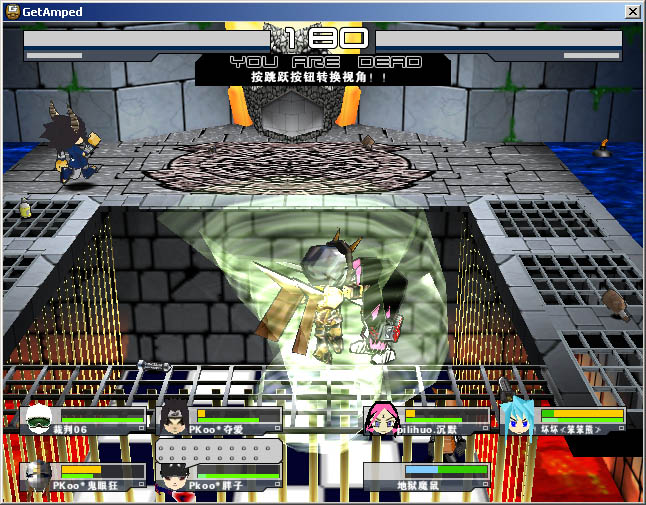Select player panel PKoo*鬼眼狂

[x=83, y=476]
